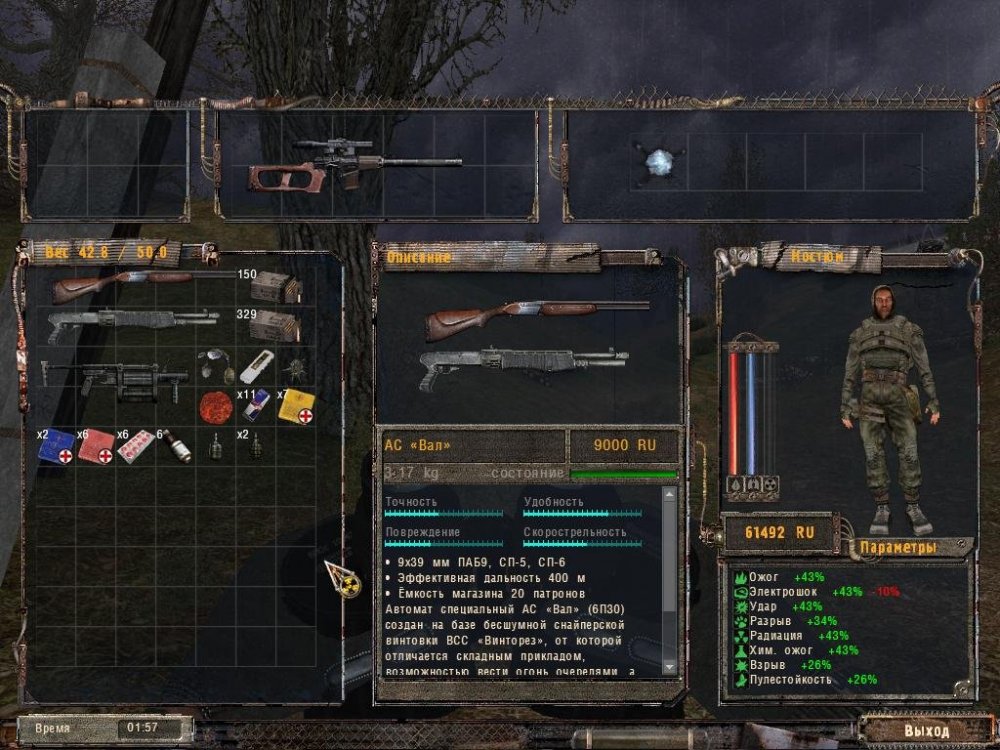Select the round red meat artifact
The image size is (1000, 750).
[x=211, y=405]
